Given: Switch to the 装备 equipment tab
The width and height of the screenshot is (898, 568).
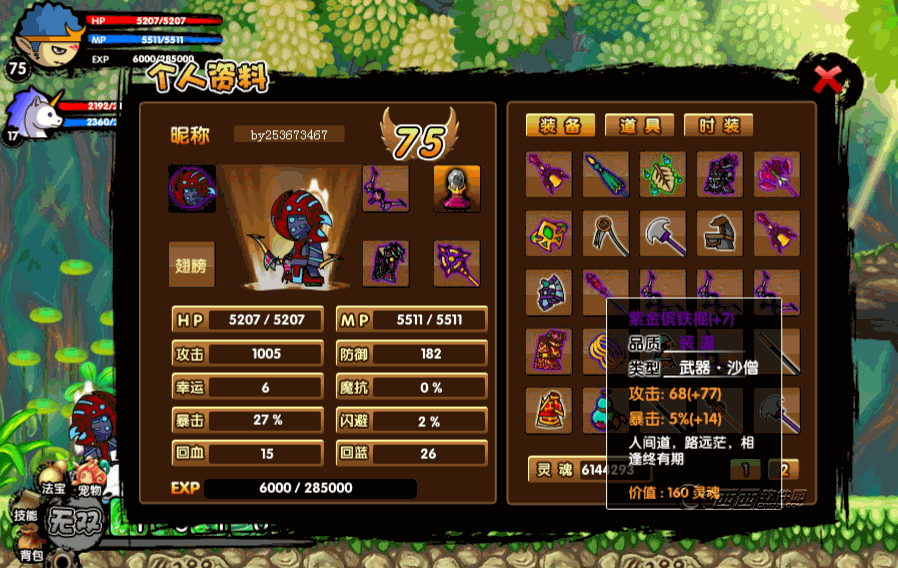Looking at the screenshot, I should tap(560, 125).
